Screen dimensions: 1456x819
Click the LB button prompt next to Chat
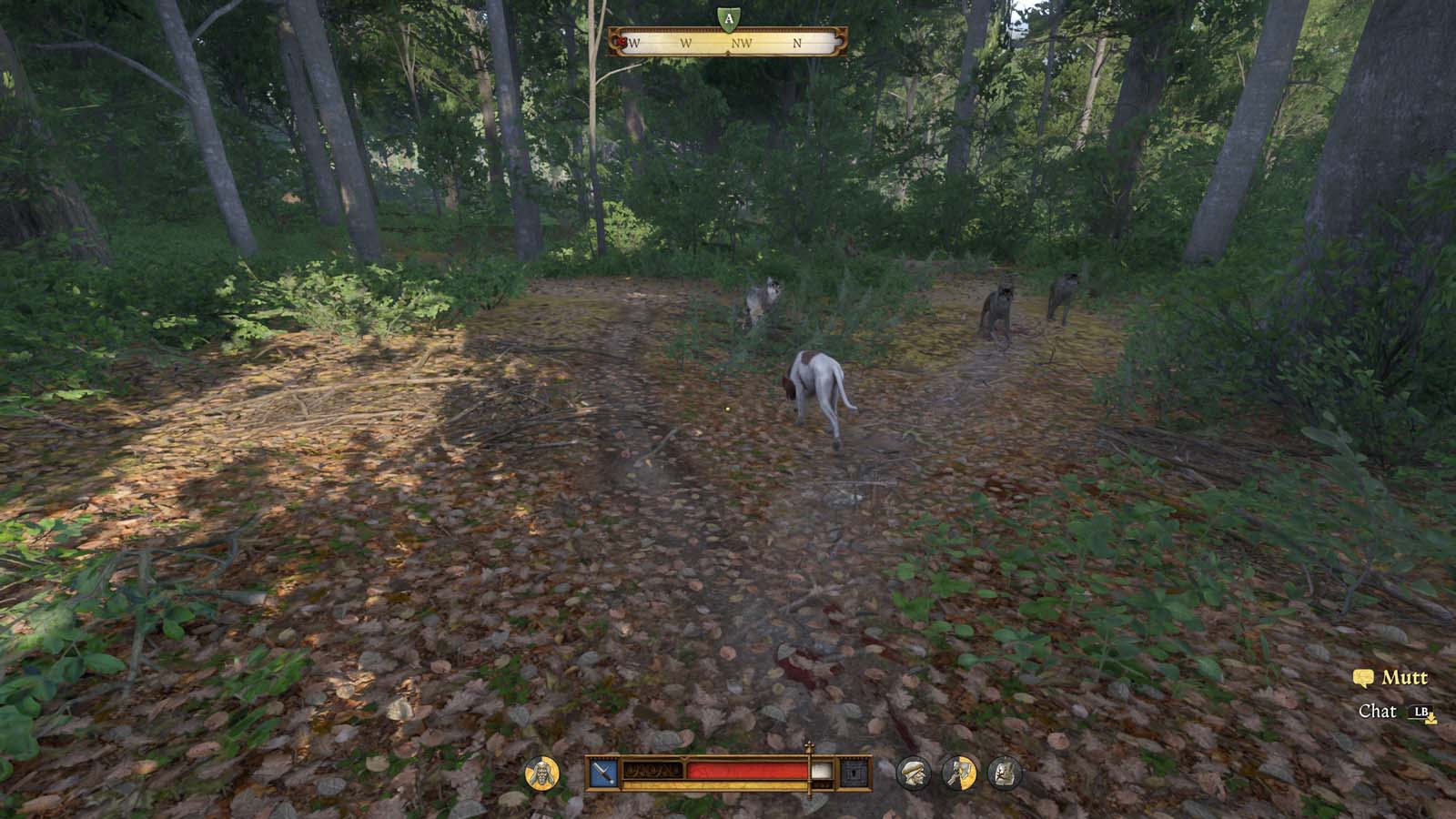1421,711
